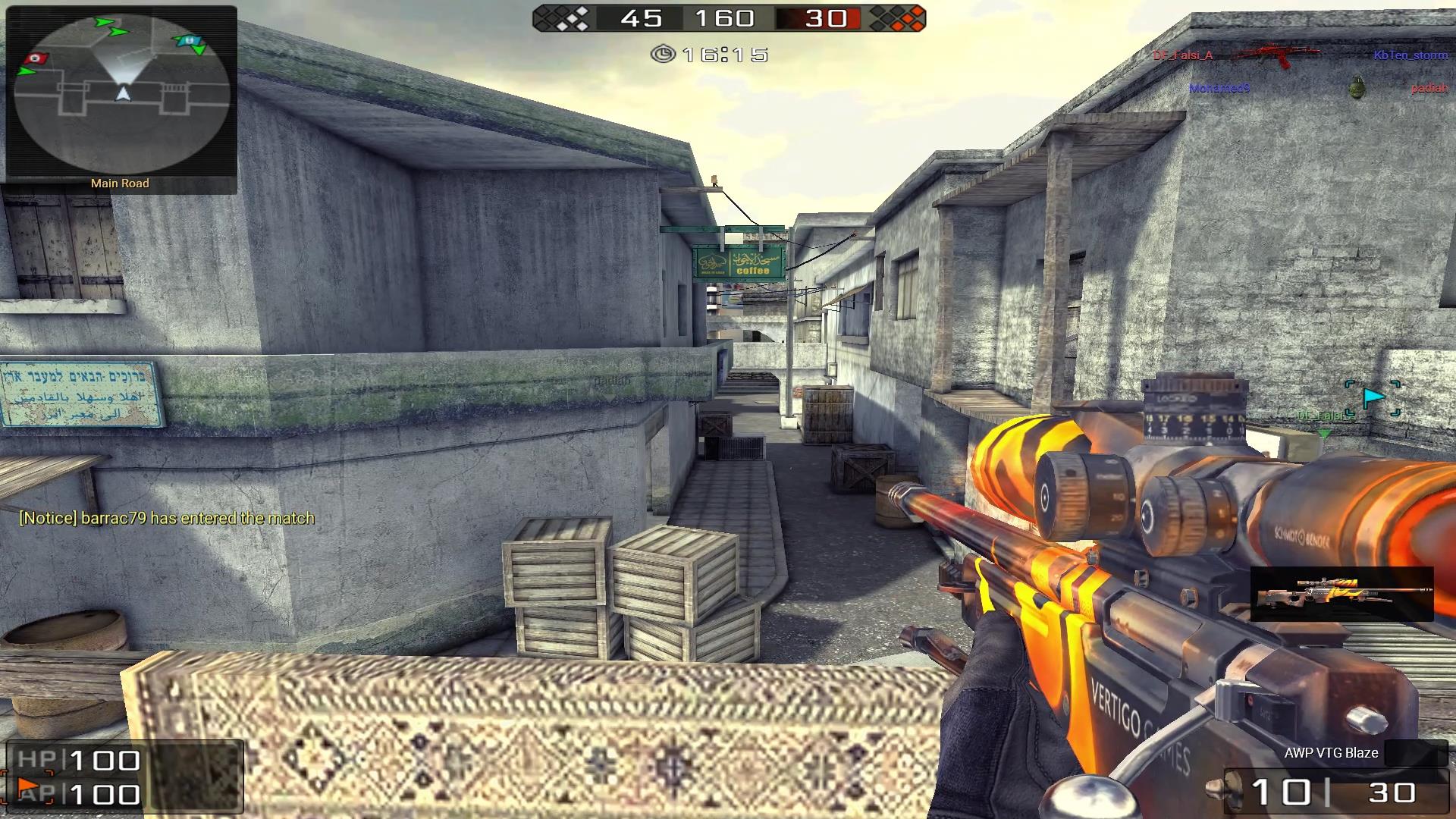Click the red flag marker on minimap

click(36, 58)
